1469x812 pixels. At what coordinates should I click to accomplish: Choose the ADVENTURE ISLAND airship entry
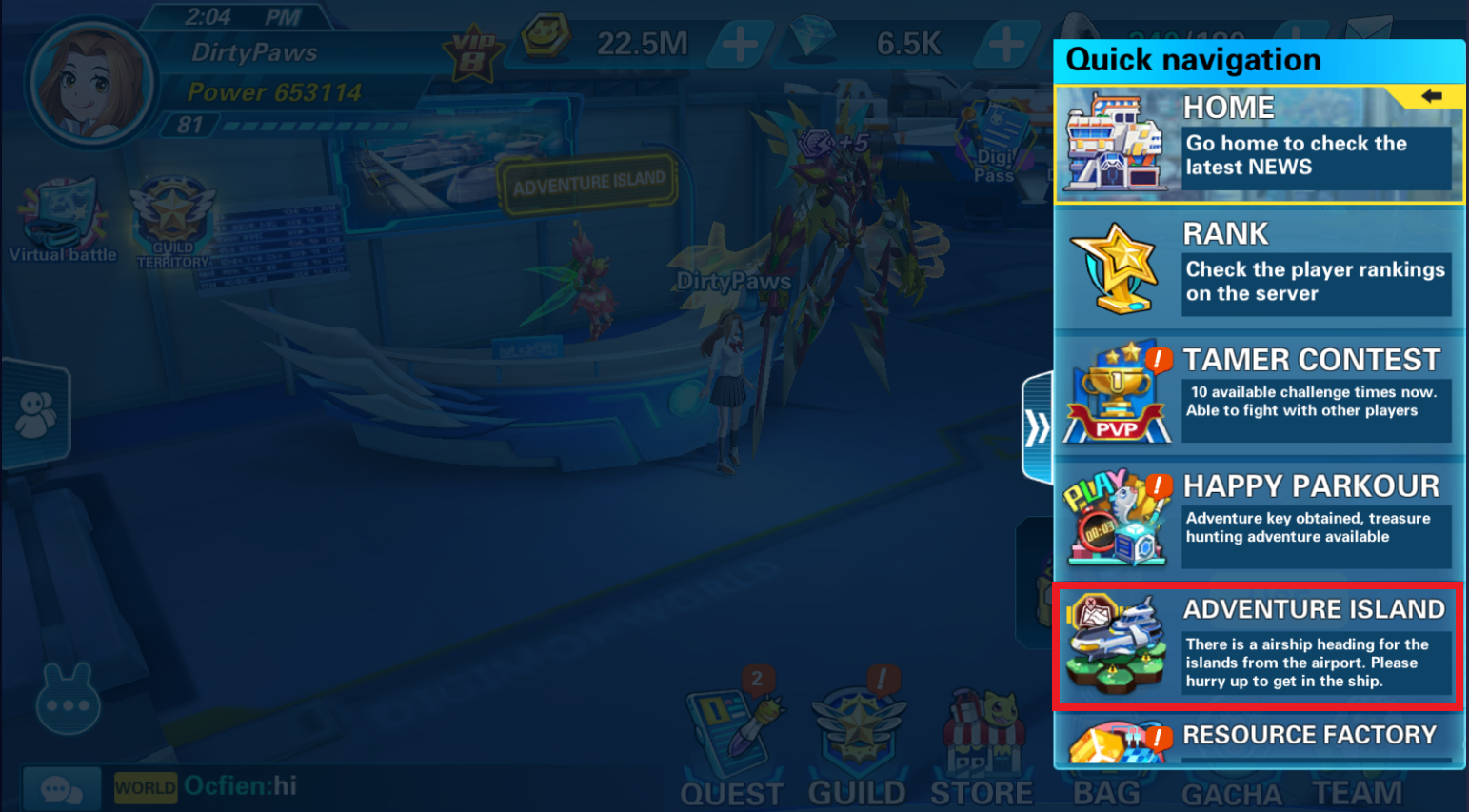pyautogui.click(x=1259, y=646)
